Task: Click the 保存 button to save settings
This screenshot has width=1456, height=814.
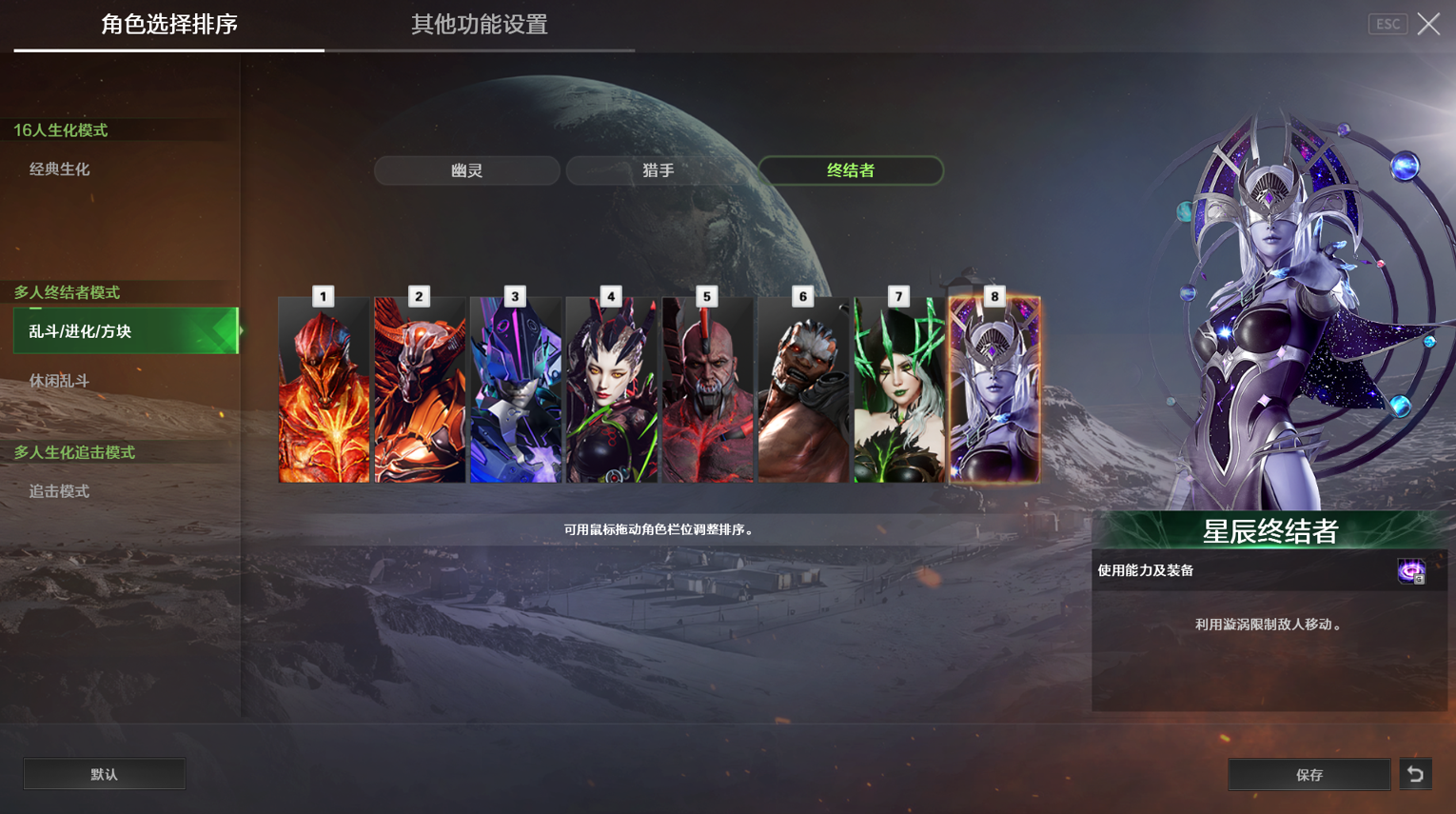Action: point(1308,773)
